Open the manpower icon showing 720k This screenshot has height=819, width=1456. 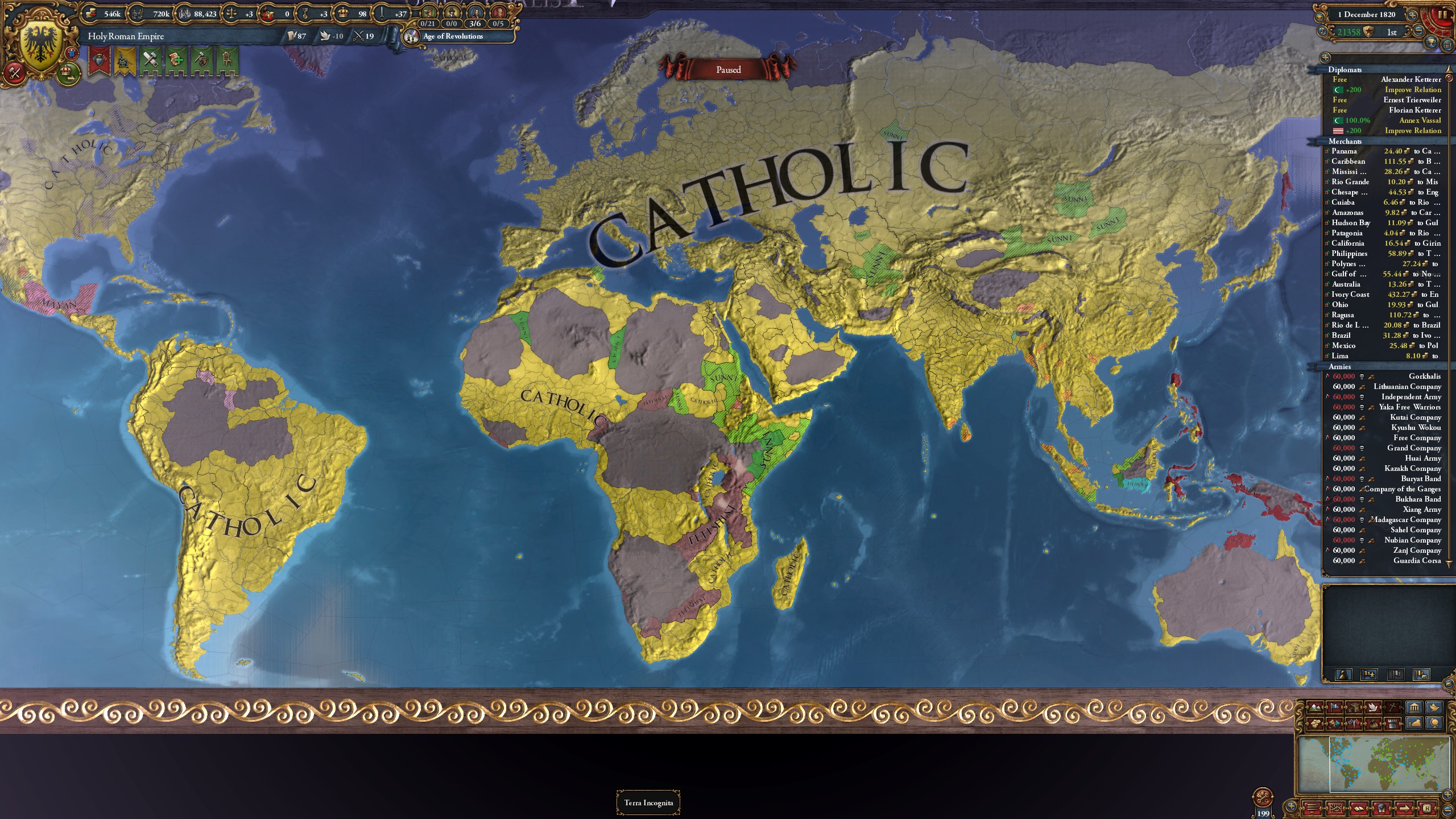click(x=138, y=13)
